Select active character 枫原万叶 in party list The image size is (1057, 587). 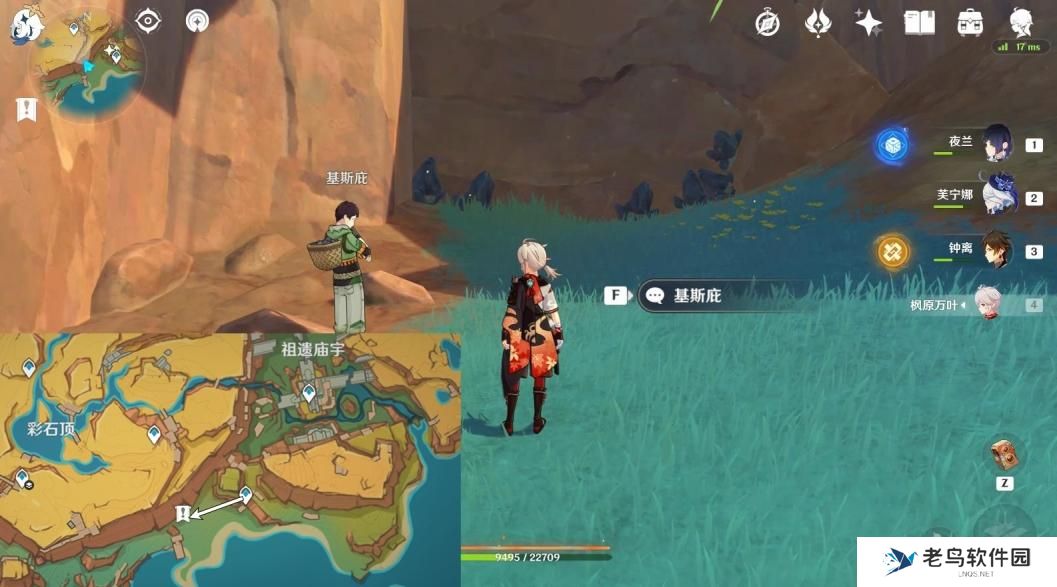[x=988, y=304]
